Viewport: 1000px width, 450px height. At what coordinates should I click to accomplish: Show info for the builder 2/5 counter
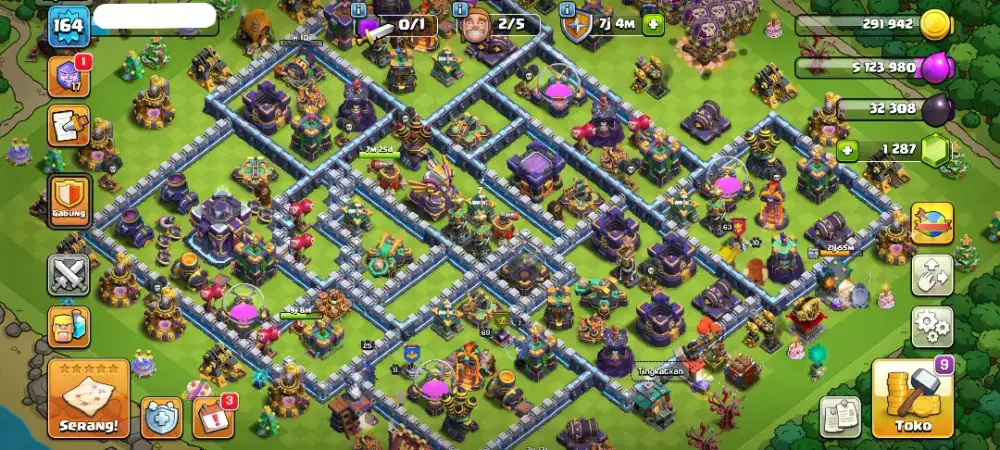(x=459, y=9)
